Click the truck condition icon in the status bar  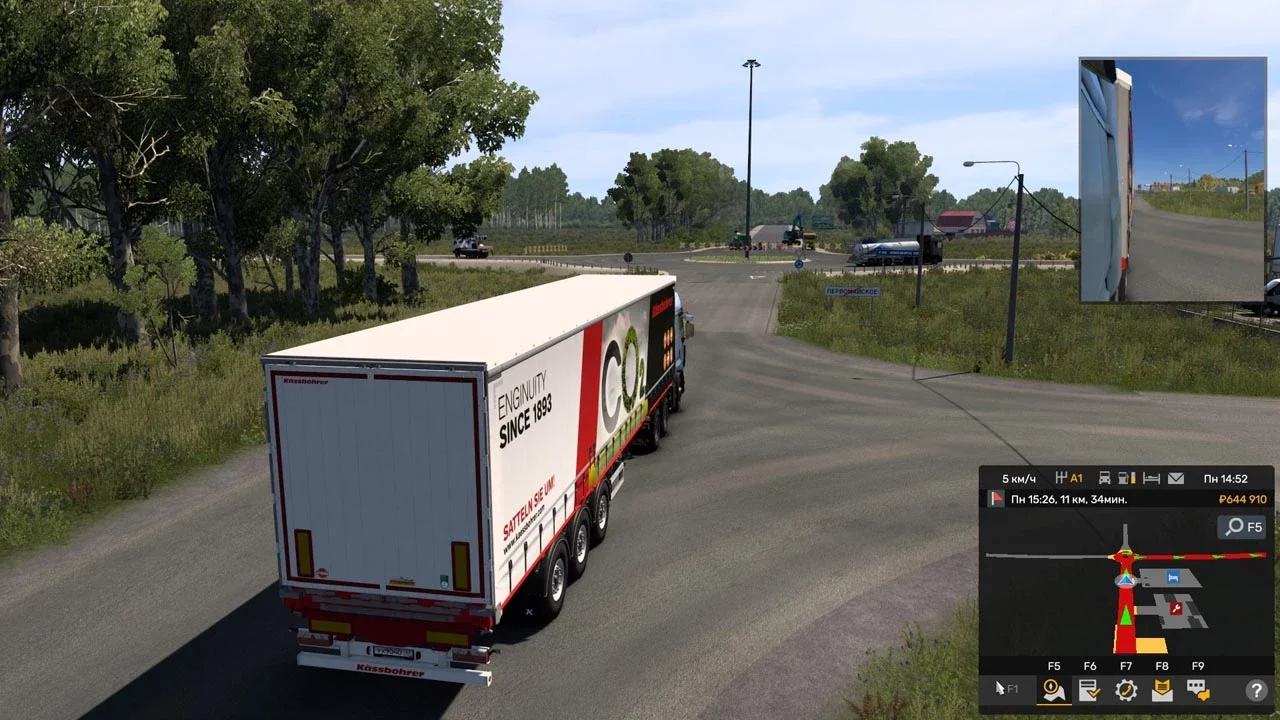1105,477
